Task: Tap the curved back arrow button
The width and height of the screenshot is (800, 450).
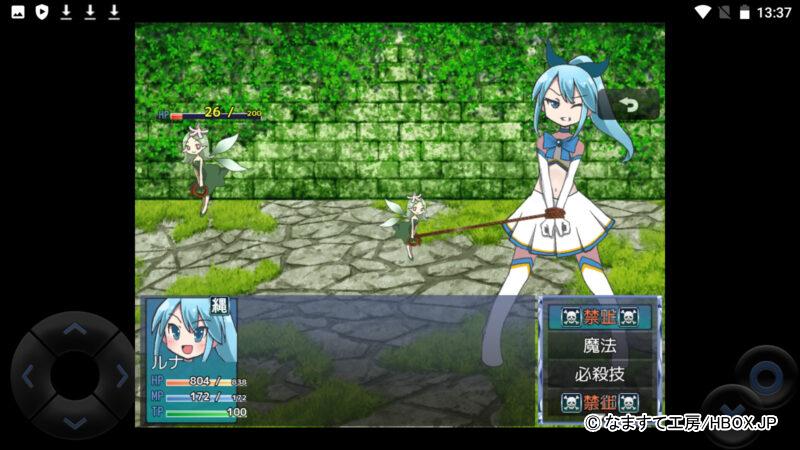Action: pos(629,104)
